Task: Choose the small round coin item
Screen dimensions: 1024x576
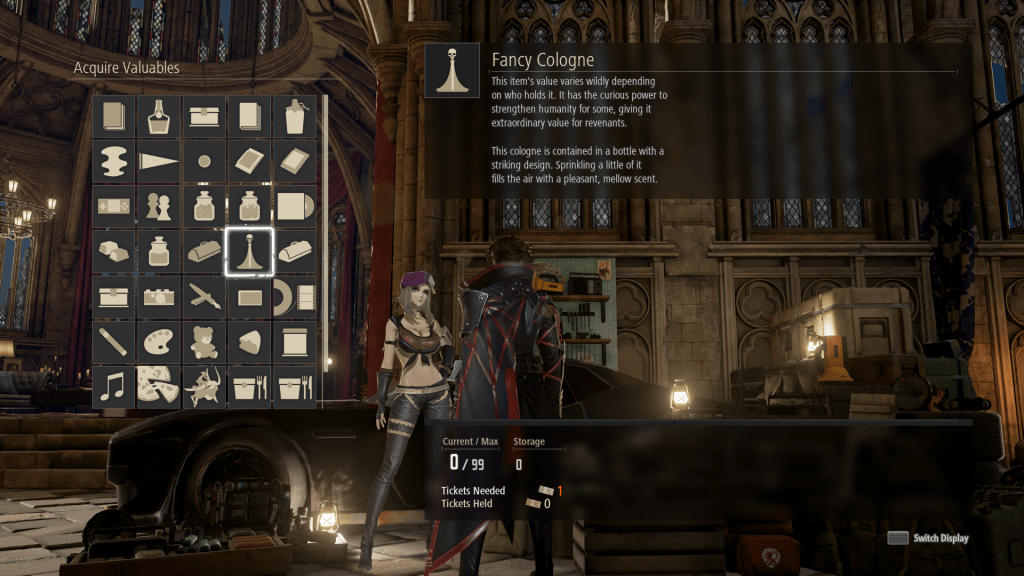Action: pyautogui.click(x=204, y=161)
